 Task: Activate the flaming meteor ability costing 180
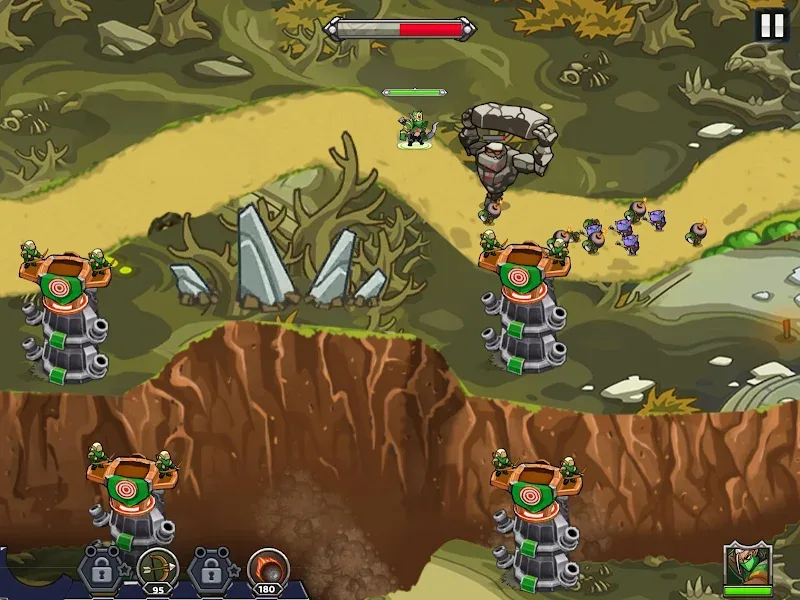[x=267, y=568]
